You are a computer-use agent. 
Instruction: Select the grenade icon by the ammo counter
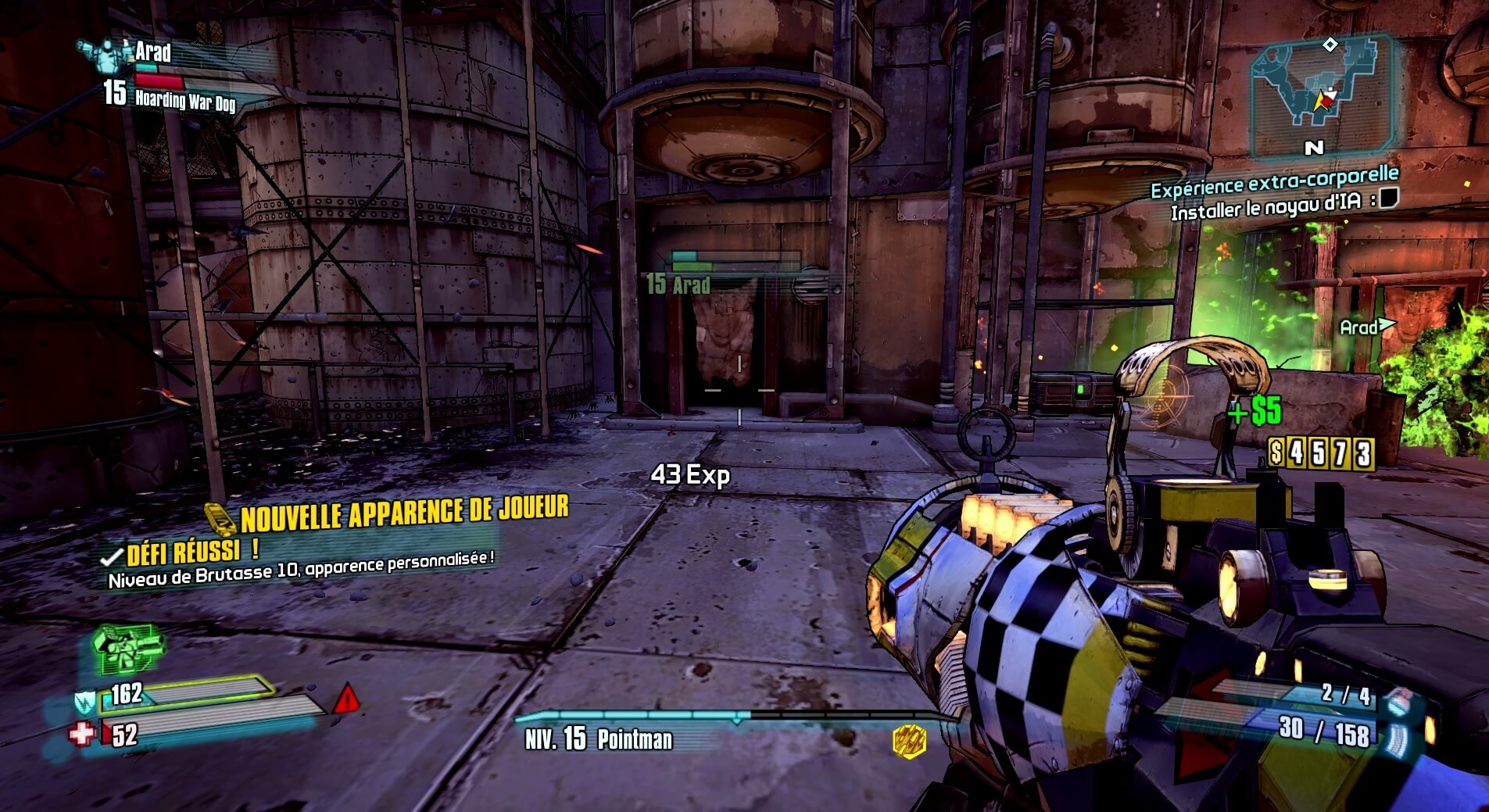(1401, 699)
